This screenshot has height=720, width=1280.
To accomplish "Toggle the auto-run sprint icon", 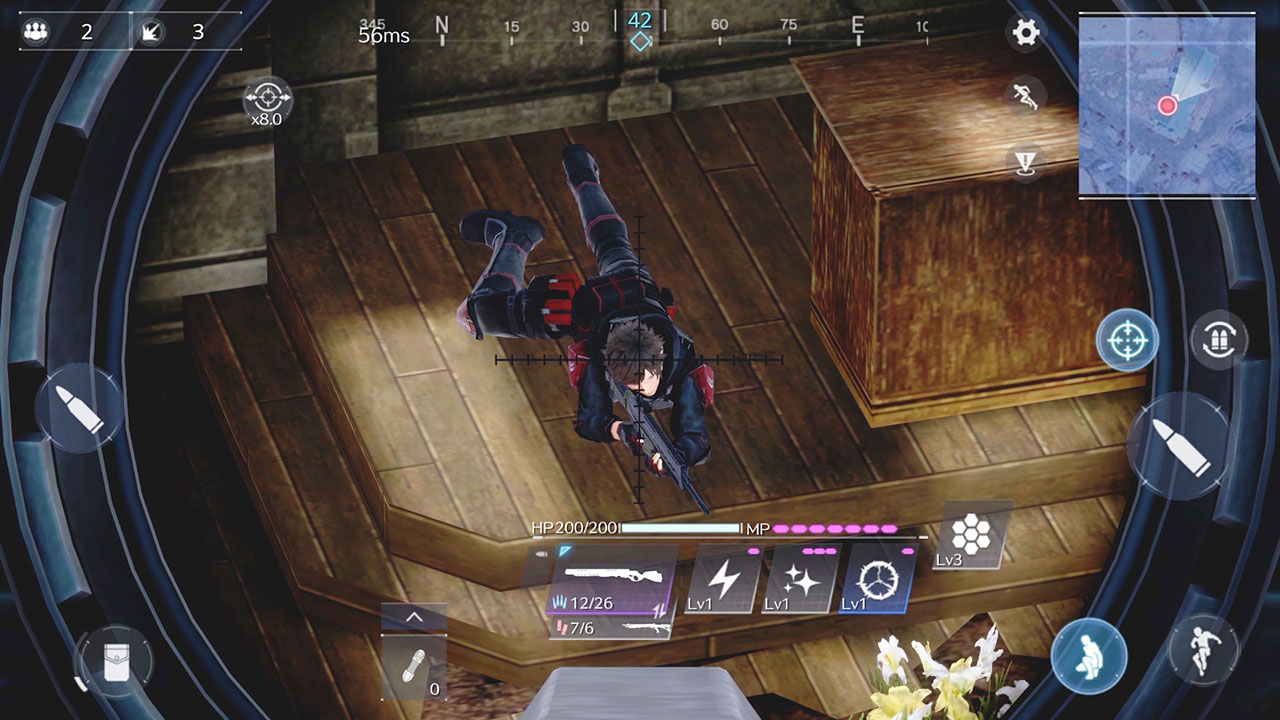I will (x=1026, y=96).
